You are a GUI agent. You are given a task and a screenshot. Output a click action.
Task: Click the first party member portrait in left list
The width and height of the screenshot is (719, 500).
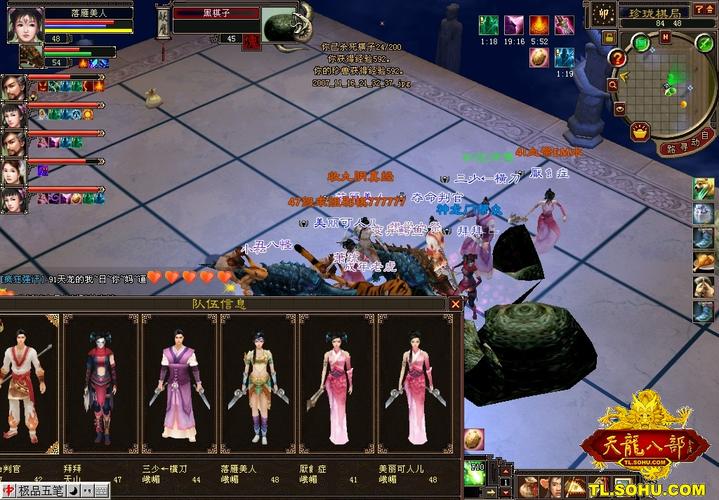point(14,87)
